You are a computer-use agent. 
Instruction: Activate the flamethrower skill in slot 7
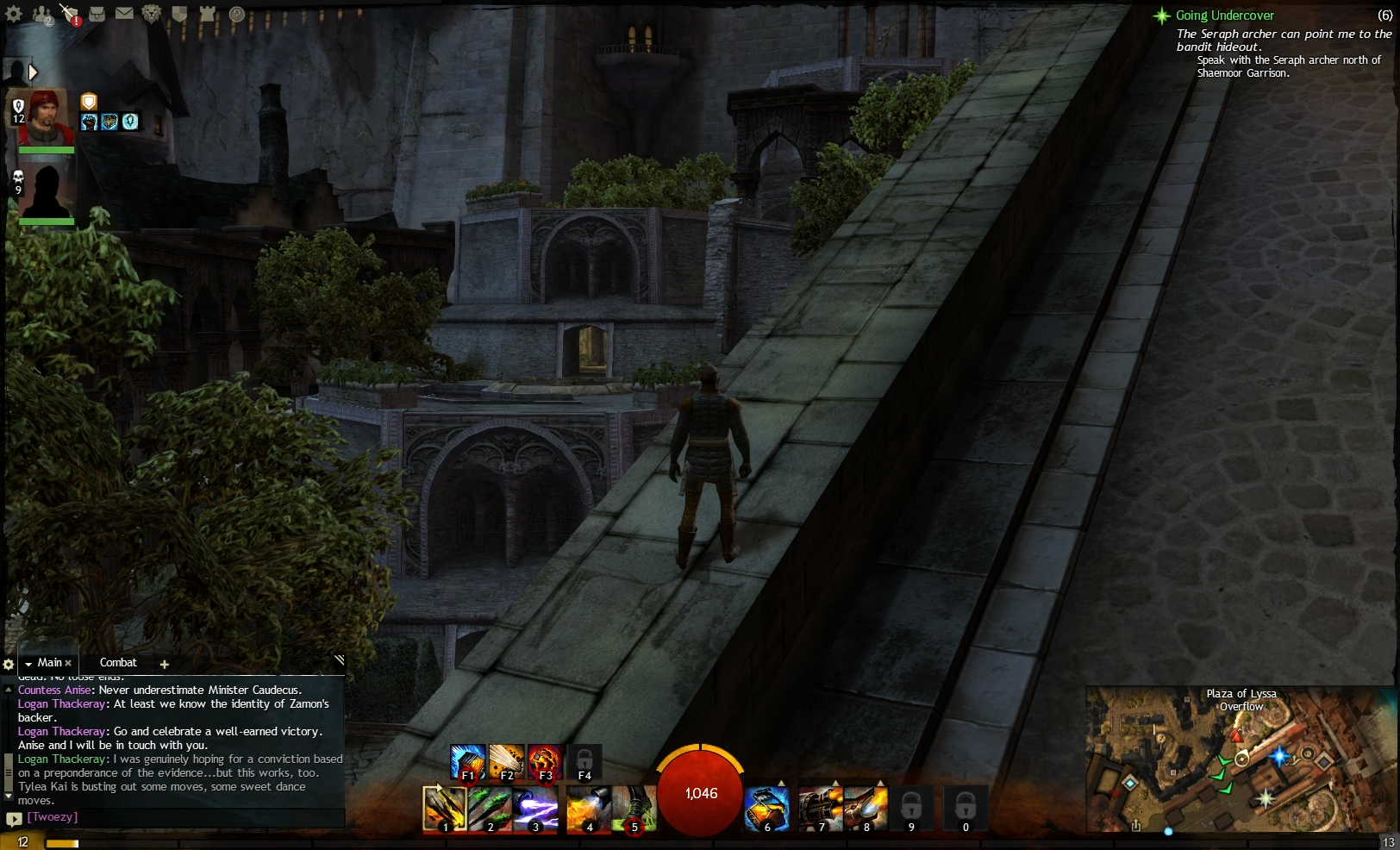[822, 809]
